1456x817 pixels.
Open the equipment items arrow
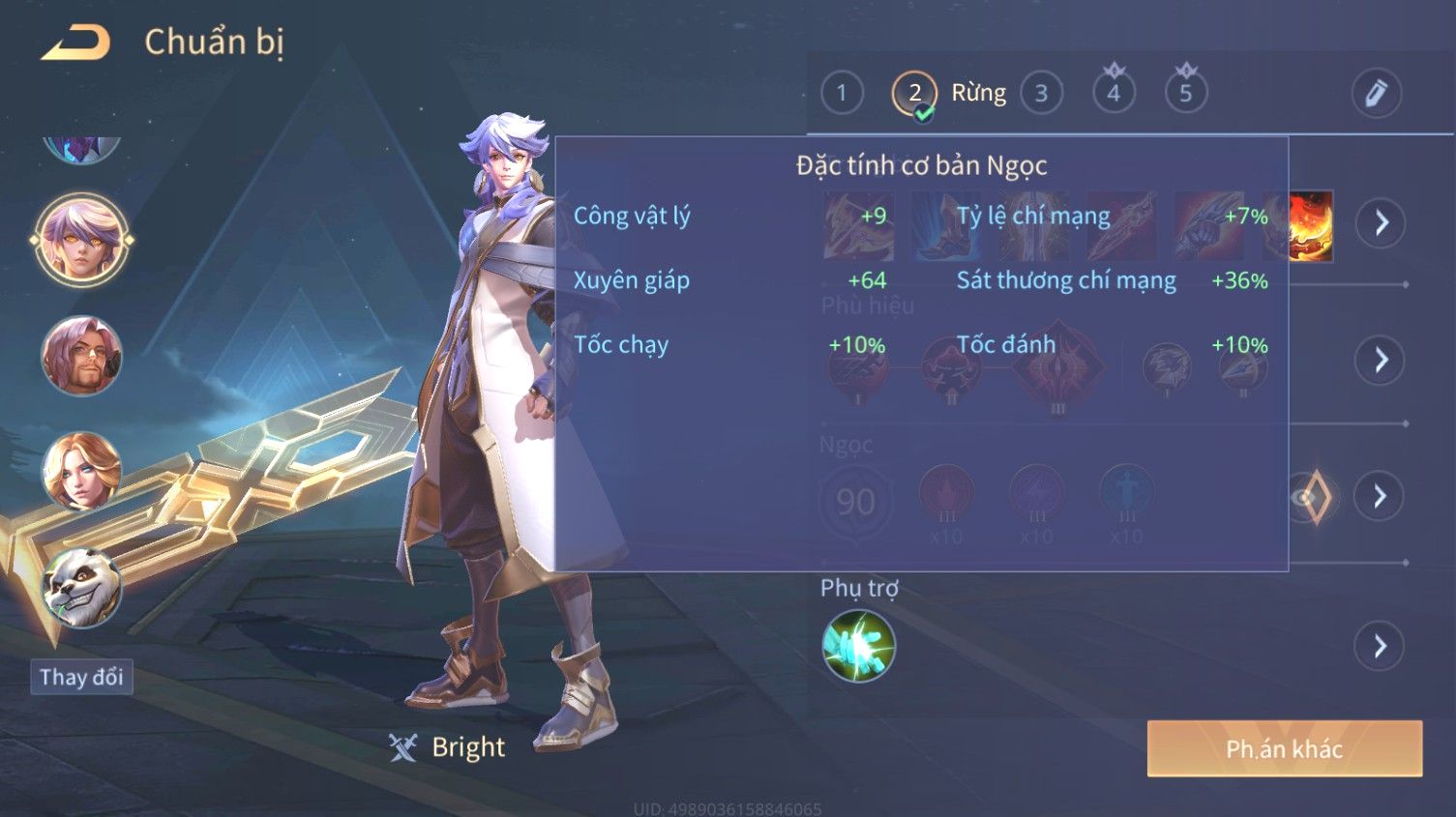(1381, 223)
